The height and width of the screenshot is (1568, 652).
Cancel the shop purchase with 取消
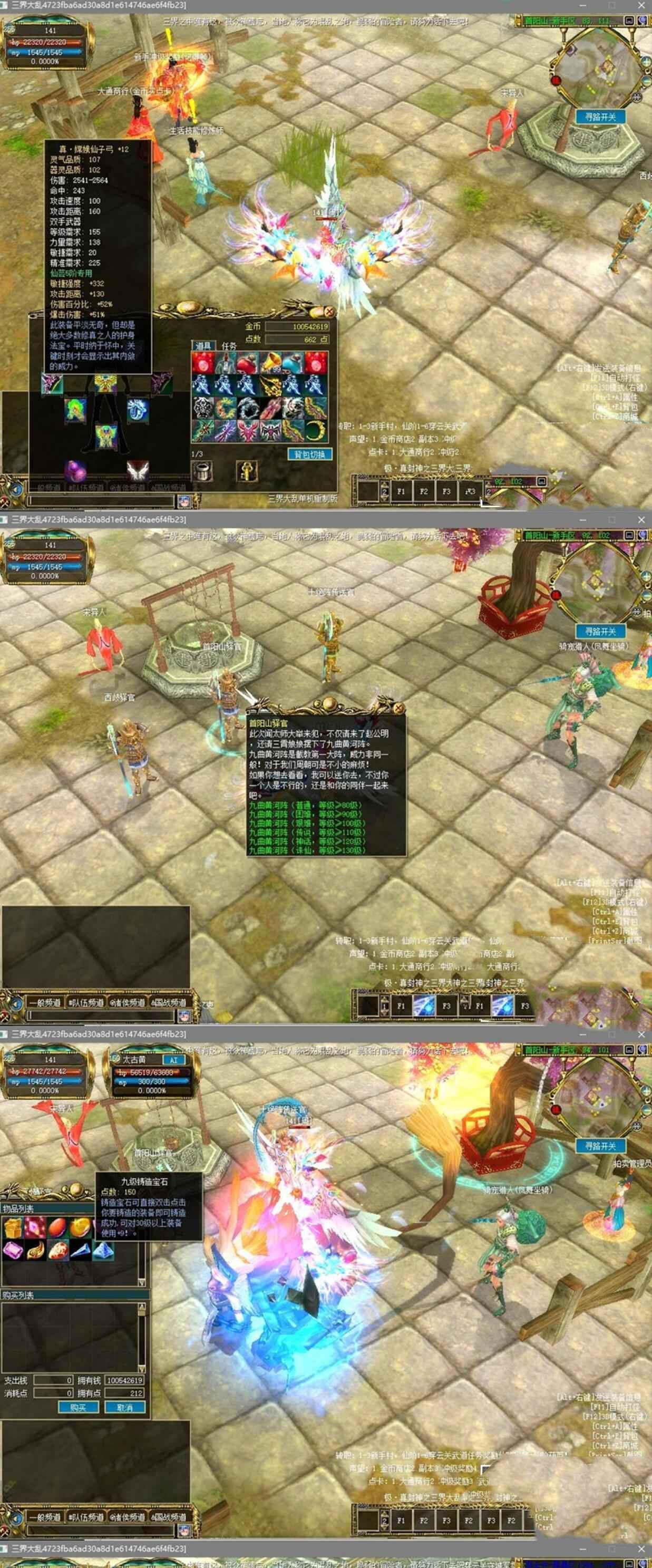coord(125,1407)
